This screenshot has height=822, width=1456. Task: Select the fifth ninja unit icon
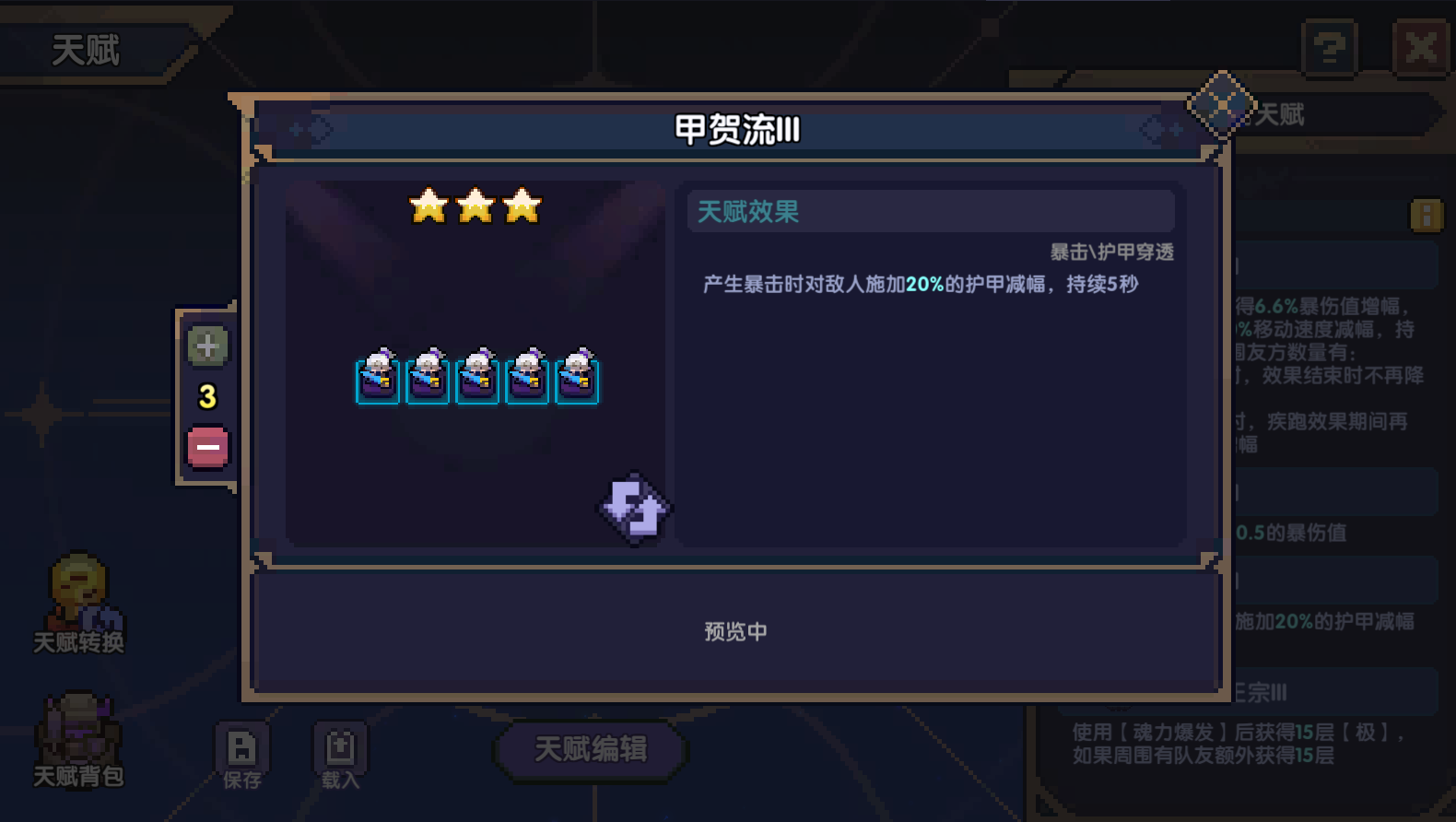pyautogui.click(x=576, y=380)
